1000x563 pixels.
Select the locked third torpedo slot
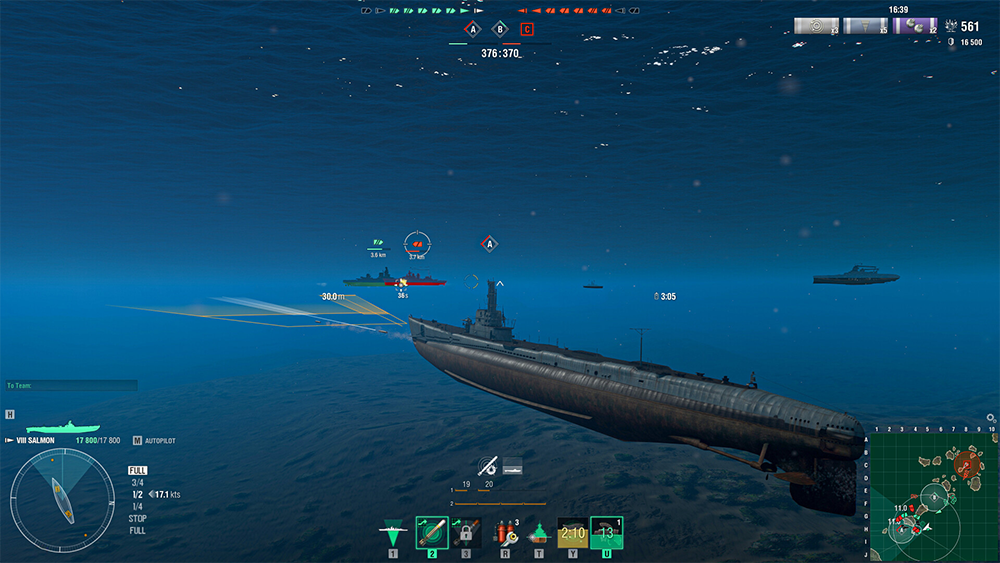[x=465, y=532]
